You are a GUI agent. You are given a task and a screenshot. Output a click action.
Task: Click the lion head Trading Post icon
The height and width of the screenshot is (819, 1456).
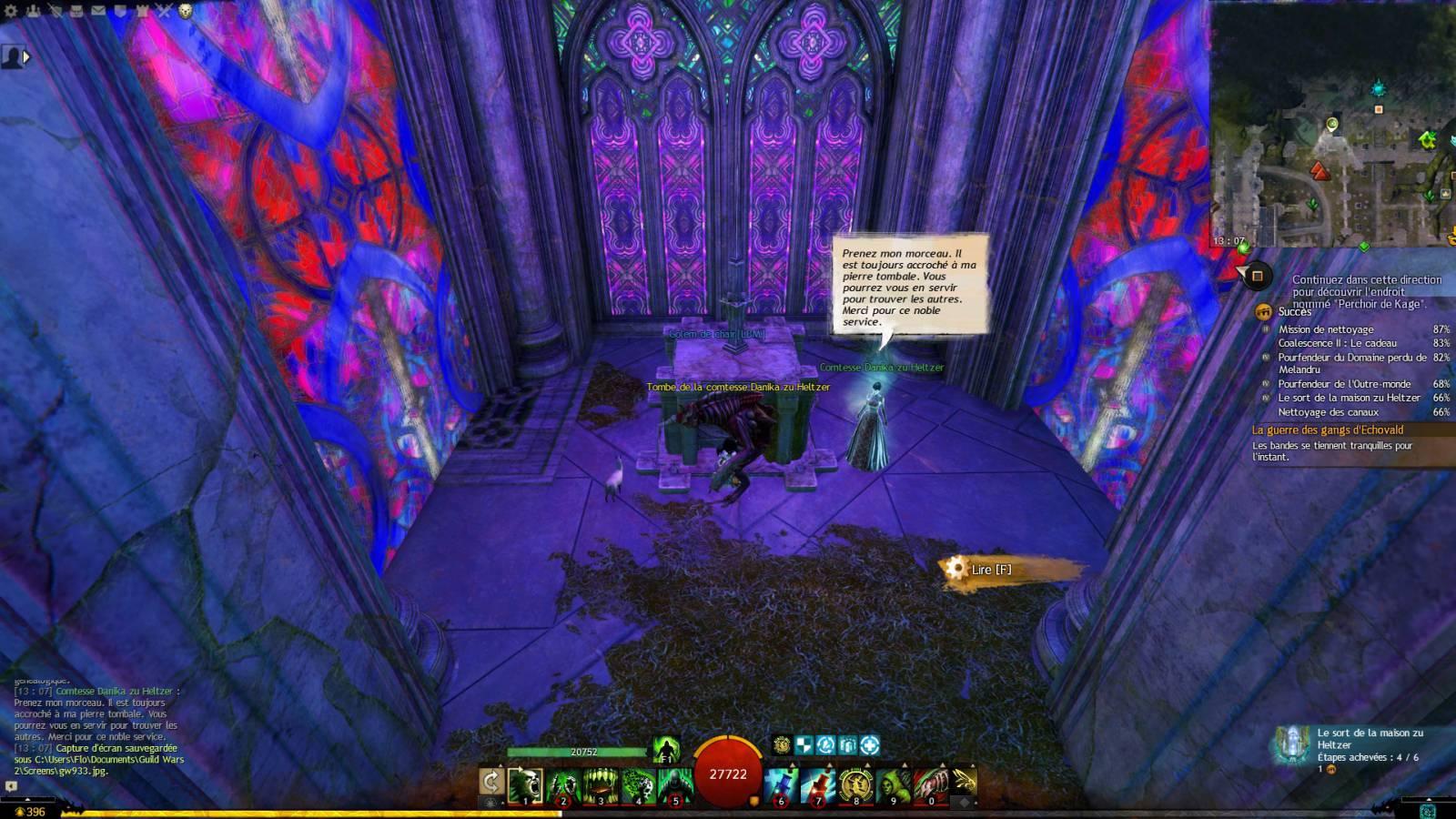(186, 11)
